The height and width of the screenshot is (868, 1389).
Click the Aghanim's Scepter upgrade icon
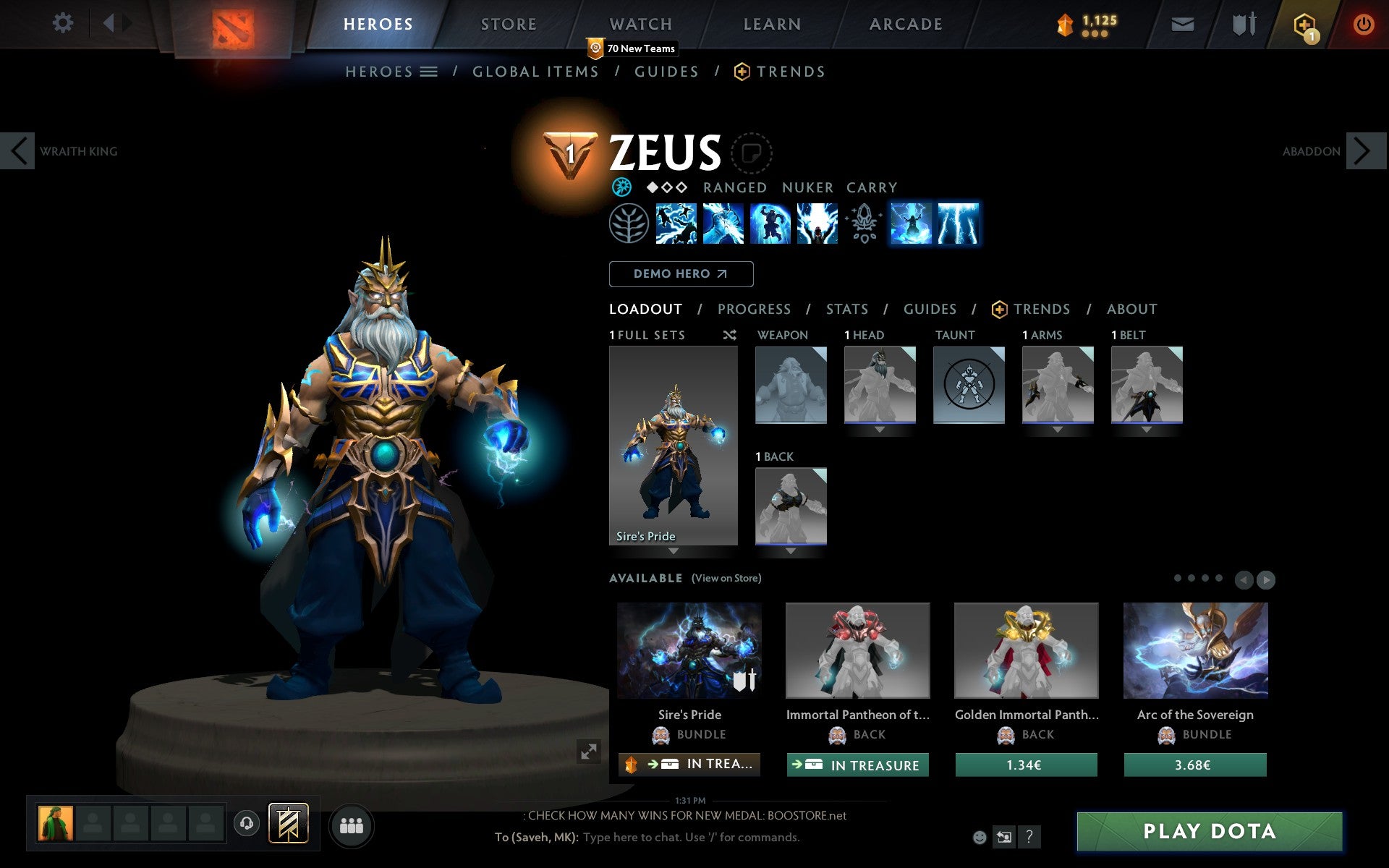[863, 224]
